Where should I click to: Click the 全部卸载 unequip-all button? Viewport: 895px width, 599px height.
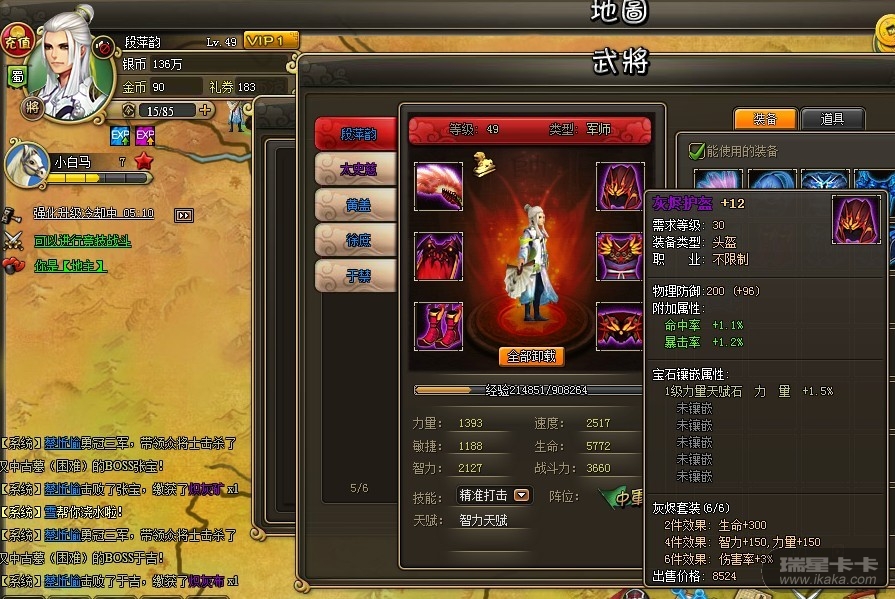[531, 356]
